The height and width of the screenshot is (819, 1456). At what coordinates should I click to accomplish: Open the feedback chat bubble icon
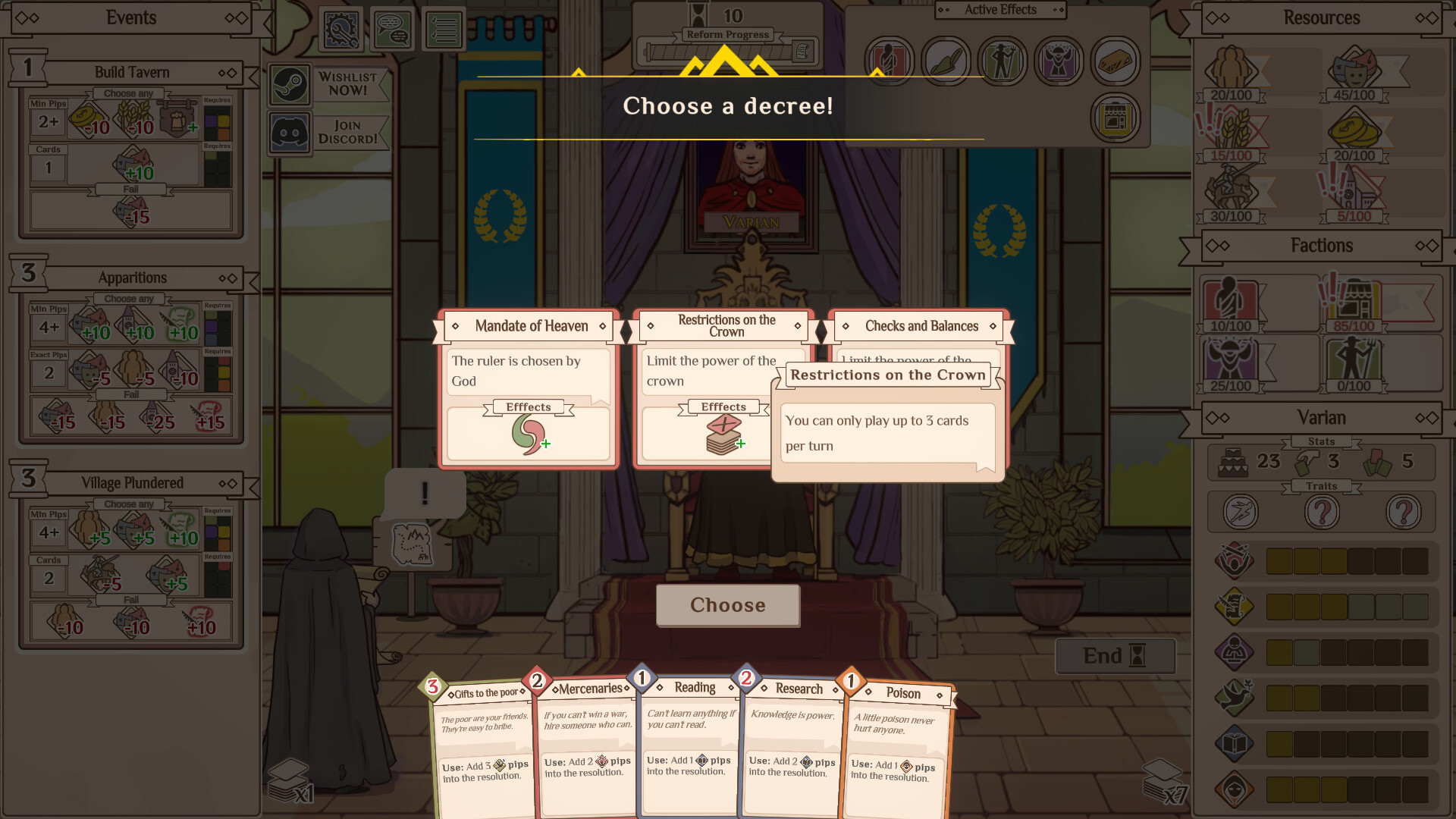(x=392, y=28)
